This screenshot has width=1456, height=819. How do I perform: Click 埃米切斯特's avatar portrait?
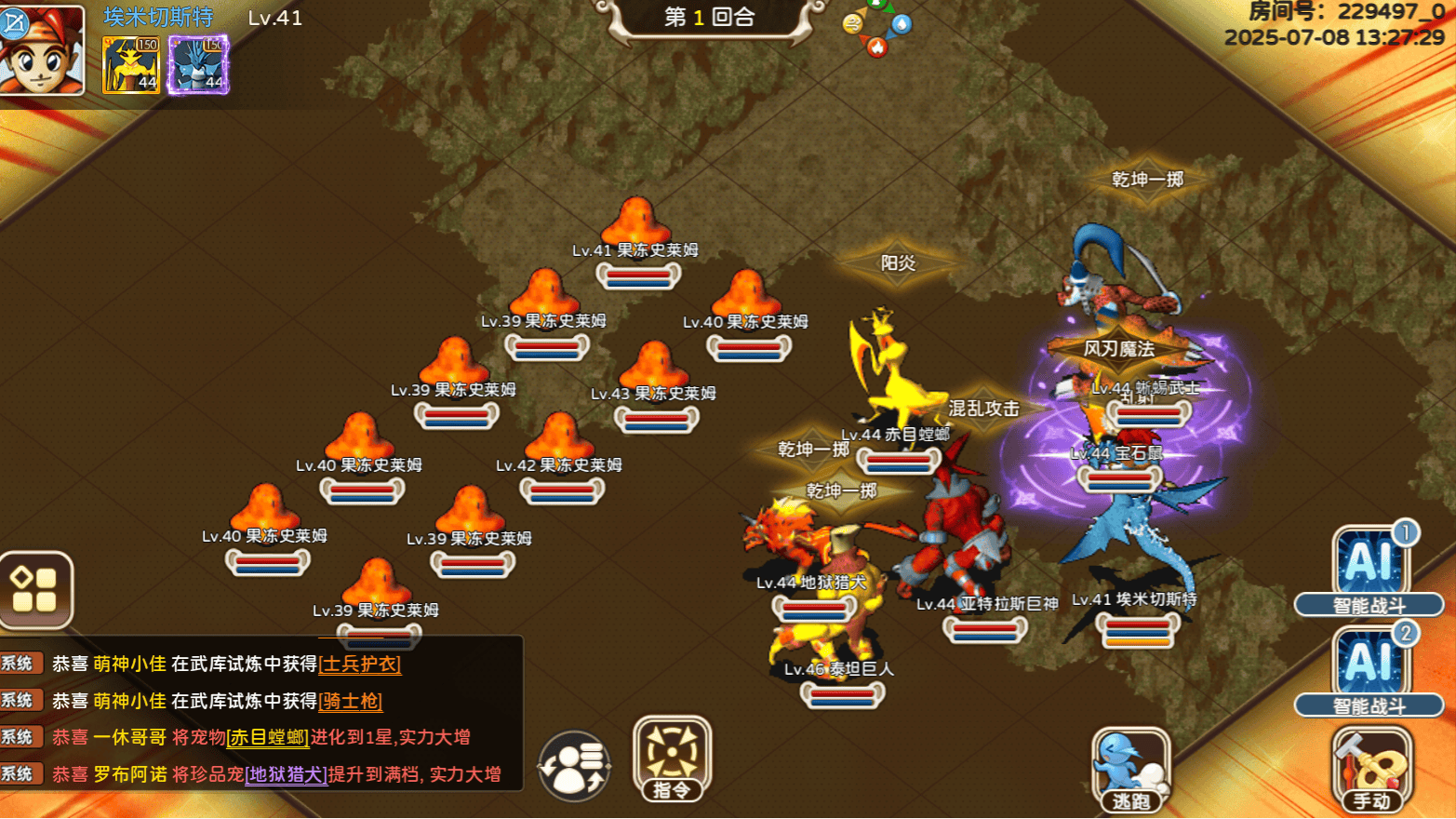coord(42,51)
